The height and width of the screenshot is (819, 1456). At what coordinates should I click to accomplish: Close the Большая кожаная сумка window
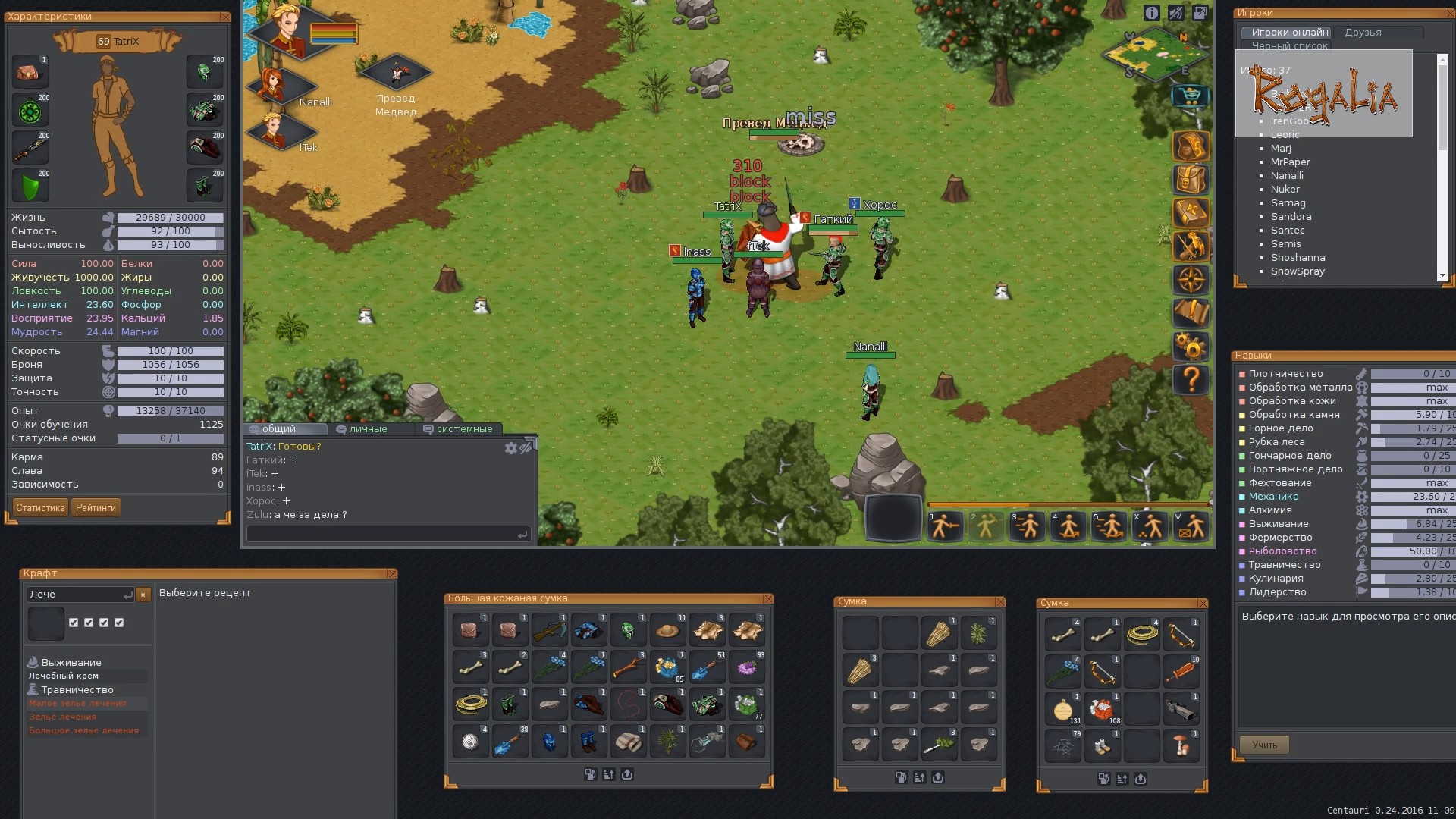[767, 598]
